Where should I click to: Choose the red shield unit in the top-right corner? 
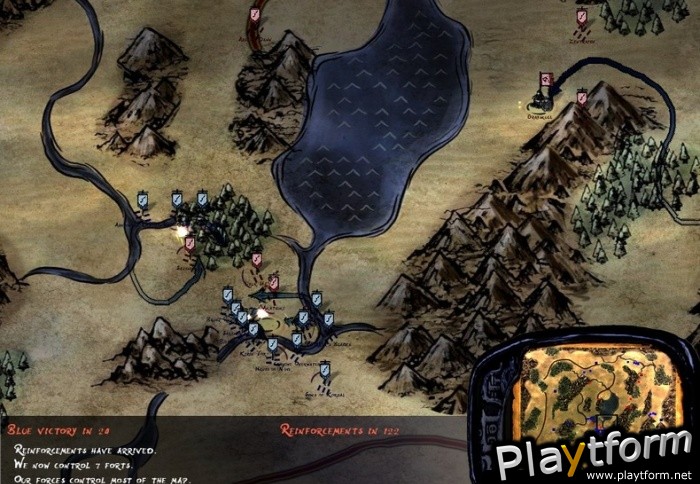pyautogui.click(x=583, y=17)
